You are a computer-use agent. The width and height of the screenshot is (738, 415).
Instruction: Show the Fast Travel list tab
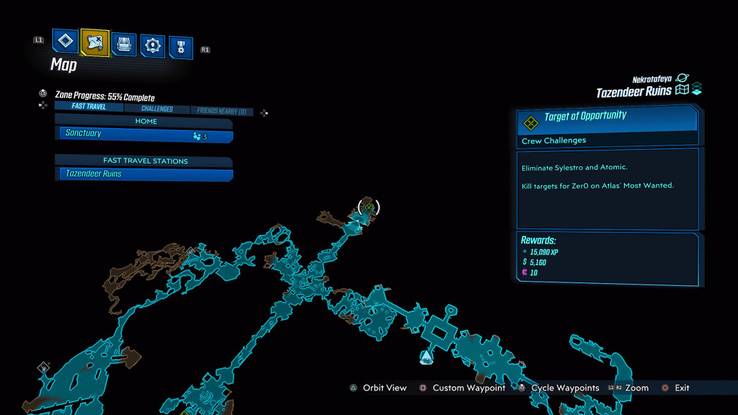[82, 108]
